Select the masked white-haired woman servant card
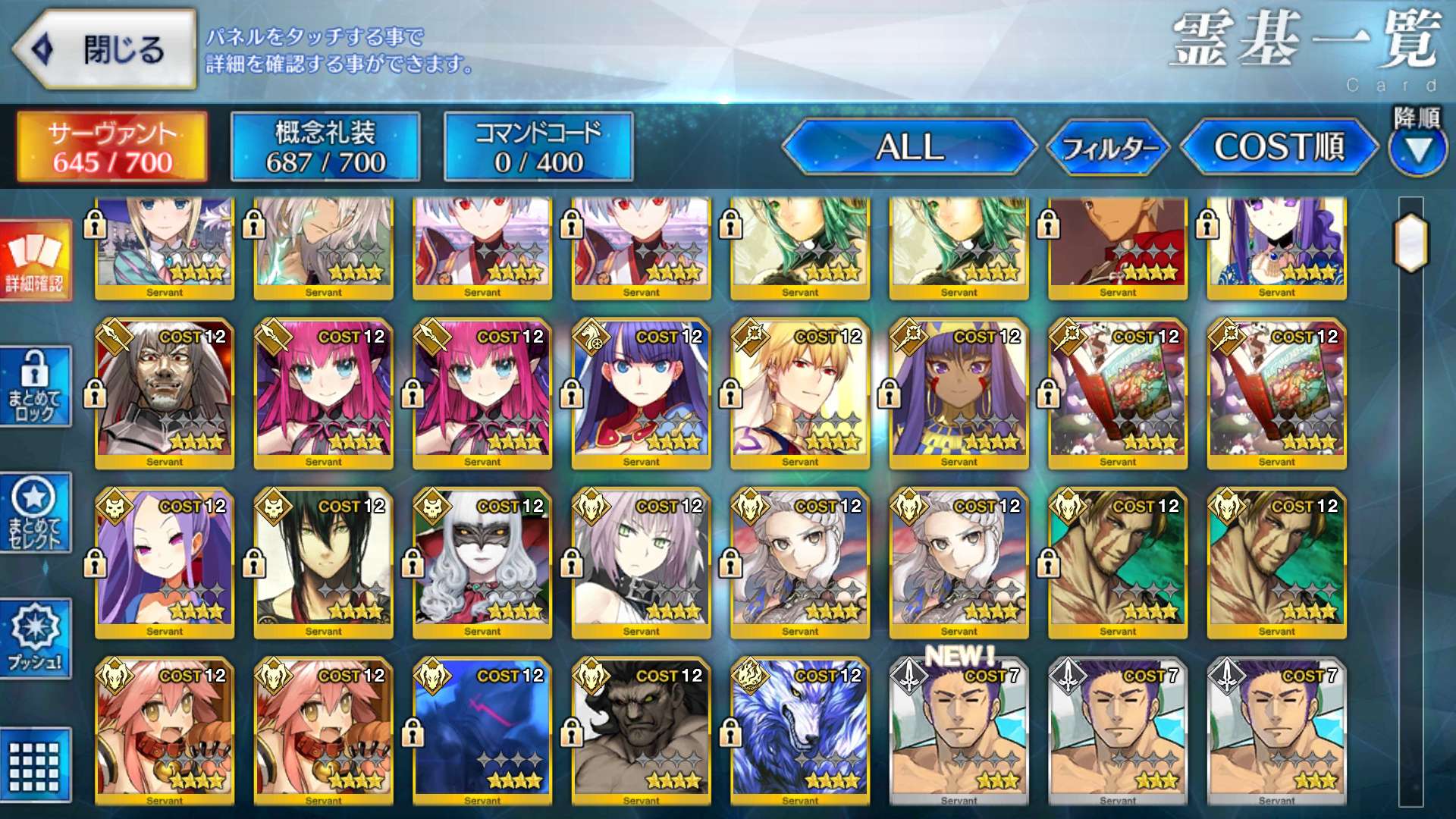Image resolution: width=1456 pixels, height=819 pixels. pos(482,563)
